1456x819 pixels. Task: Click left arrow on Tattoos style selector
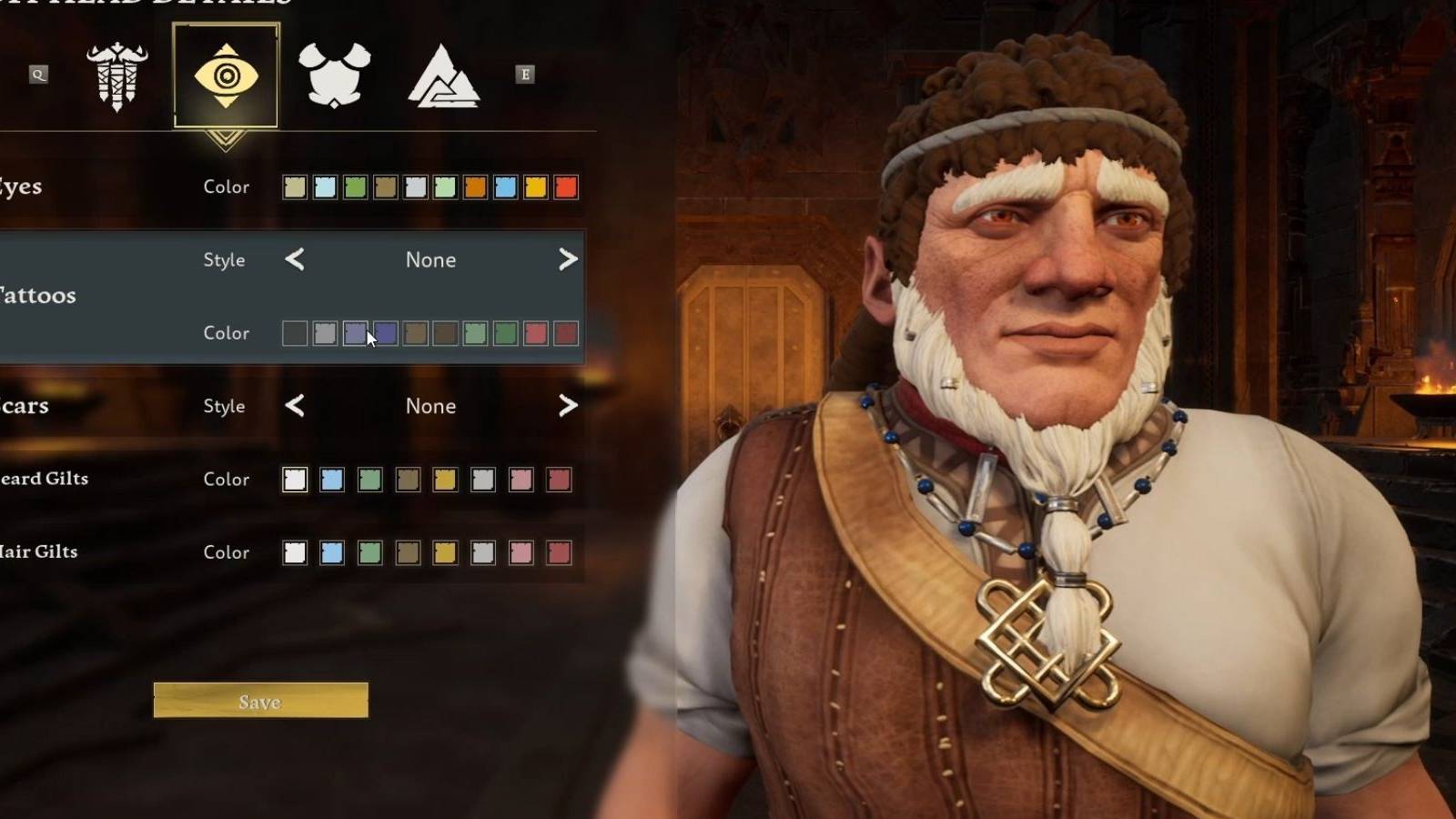[294, 260]
